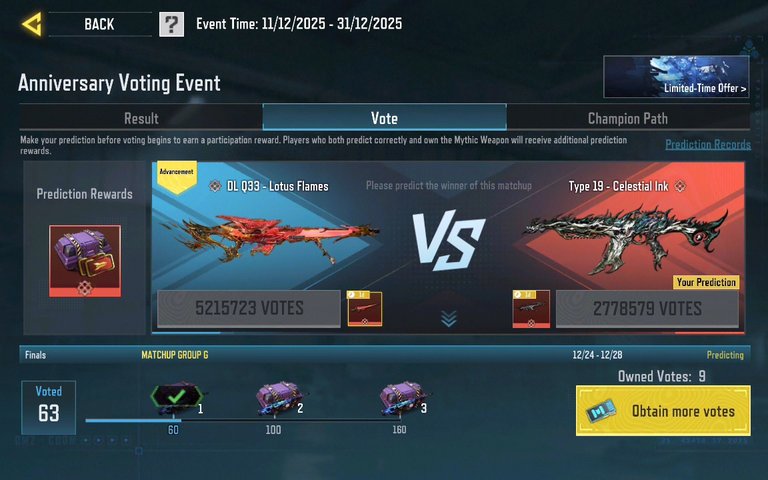Screen dimensions: 768x480
Task: Click Obtain more votes button
Action: tap(663, 411)
